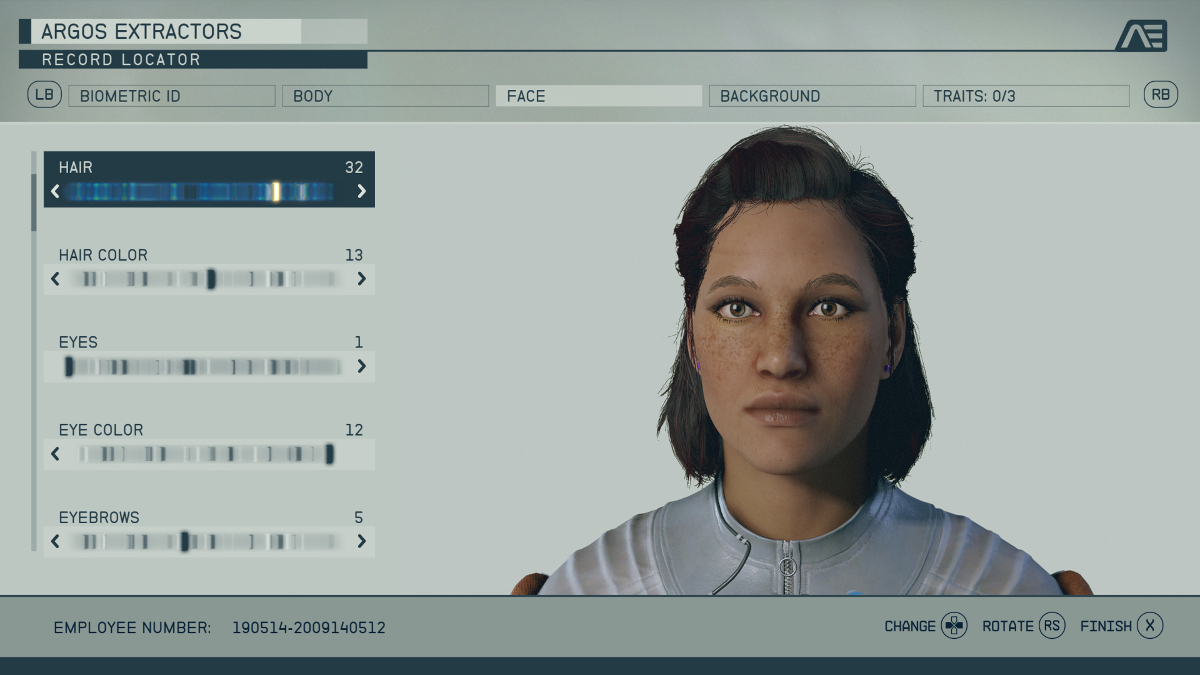Advance Hair Color with the right arrow
This screenshot has height=675, width=1200.
(x=361, y=279)
